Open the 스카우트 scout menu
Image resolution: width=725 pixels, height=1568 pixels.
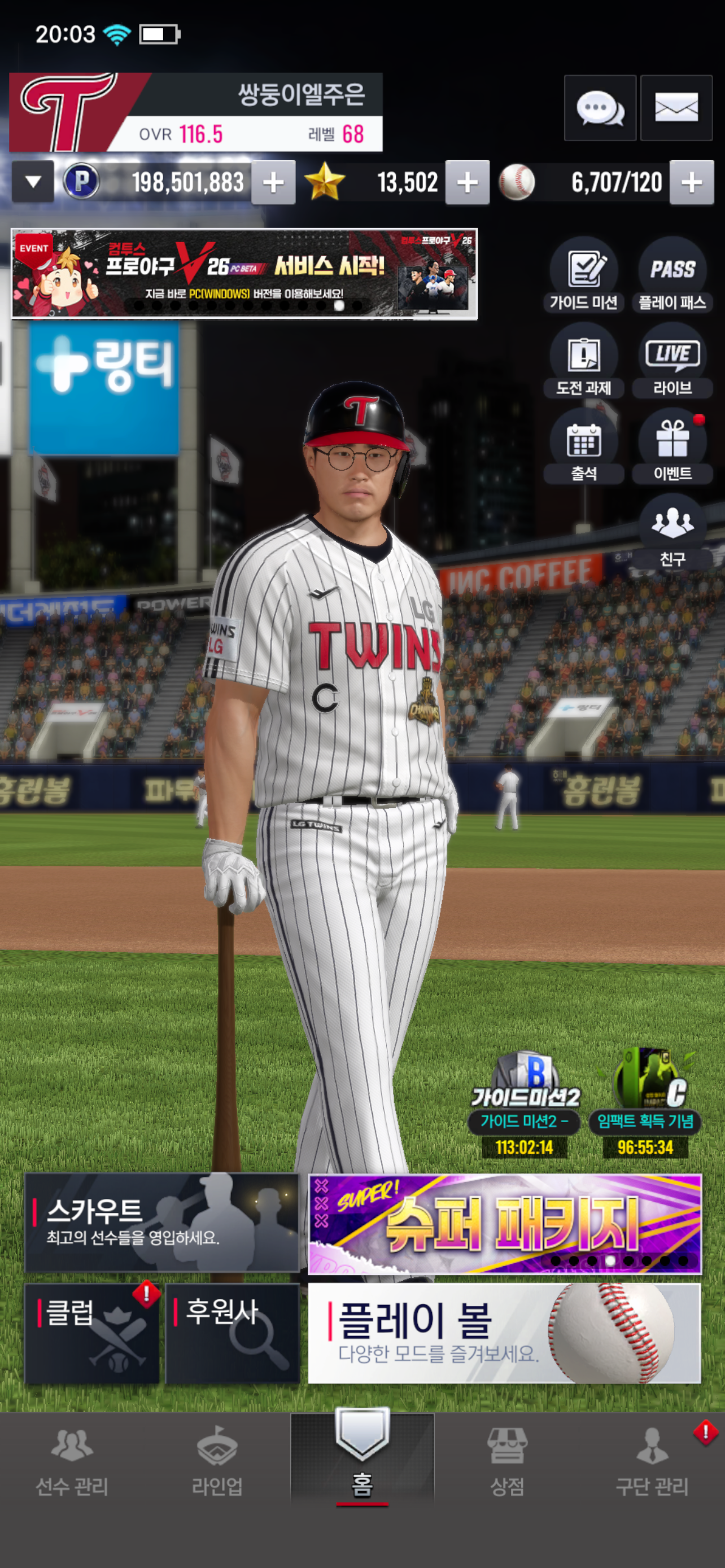[162, 1222]
